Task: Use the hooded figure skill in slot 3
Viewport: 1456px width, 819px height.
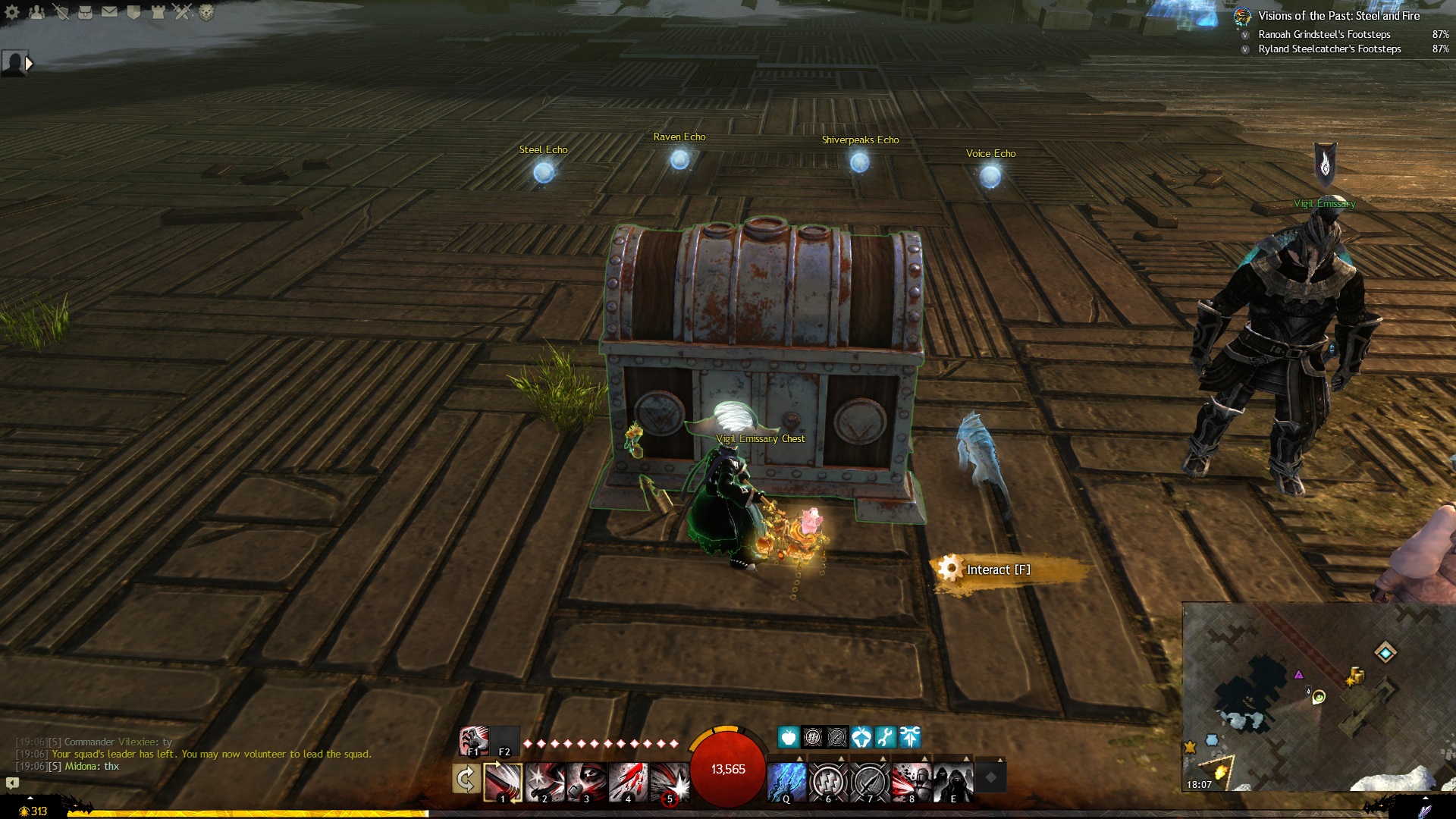Action: point(586,783)
